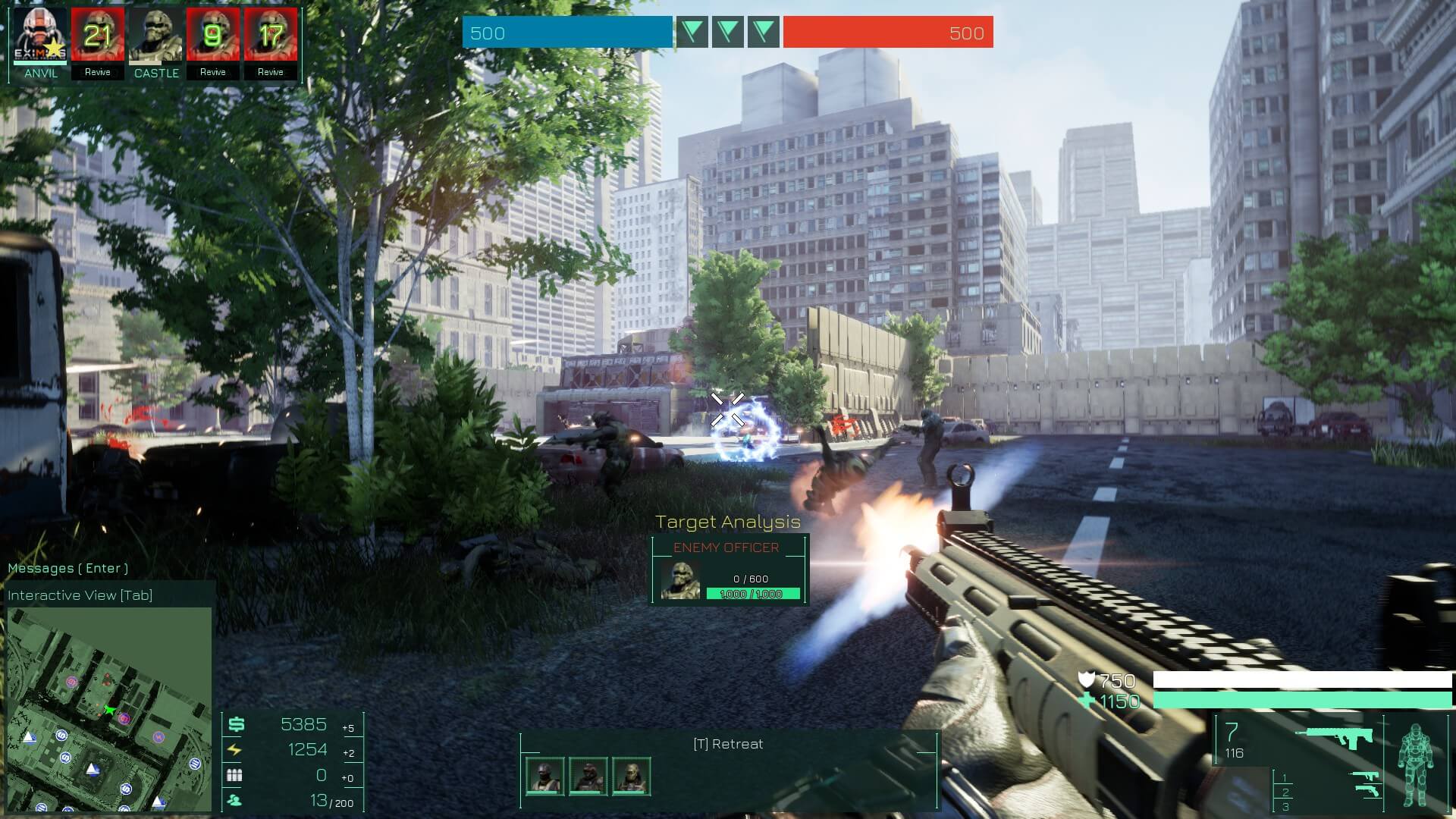Screen dimensions: 1456x819
Task: Select the red-helmet squad unit portrait
Action: pyautogui.click(x=588, y=777)
